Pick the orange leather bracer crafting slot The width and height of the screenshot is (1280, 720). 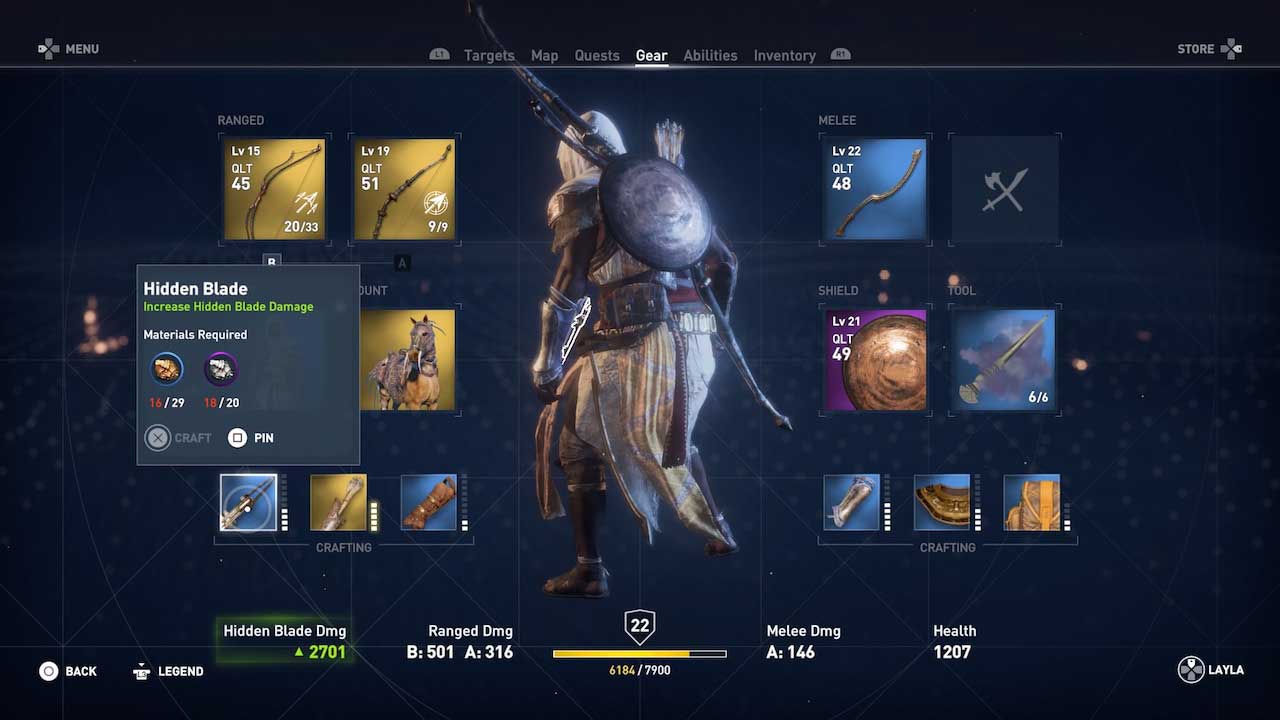(x=429, y=503)
